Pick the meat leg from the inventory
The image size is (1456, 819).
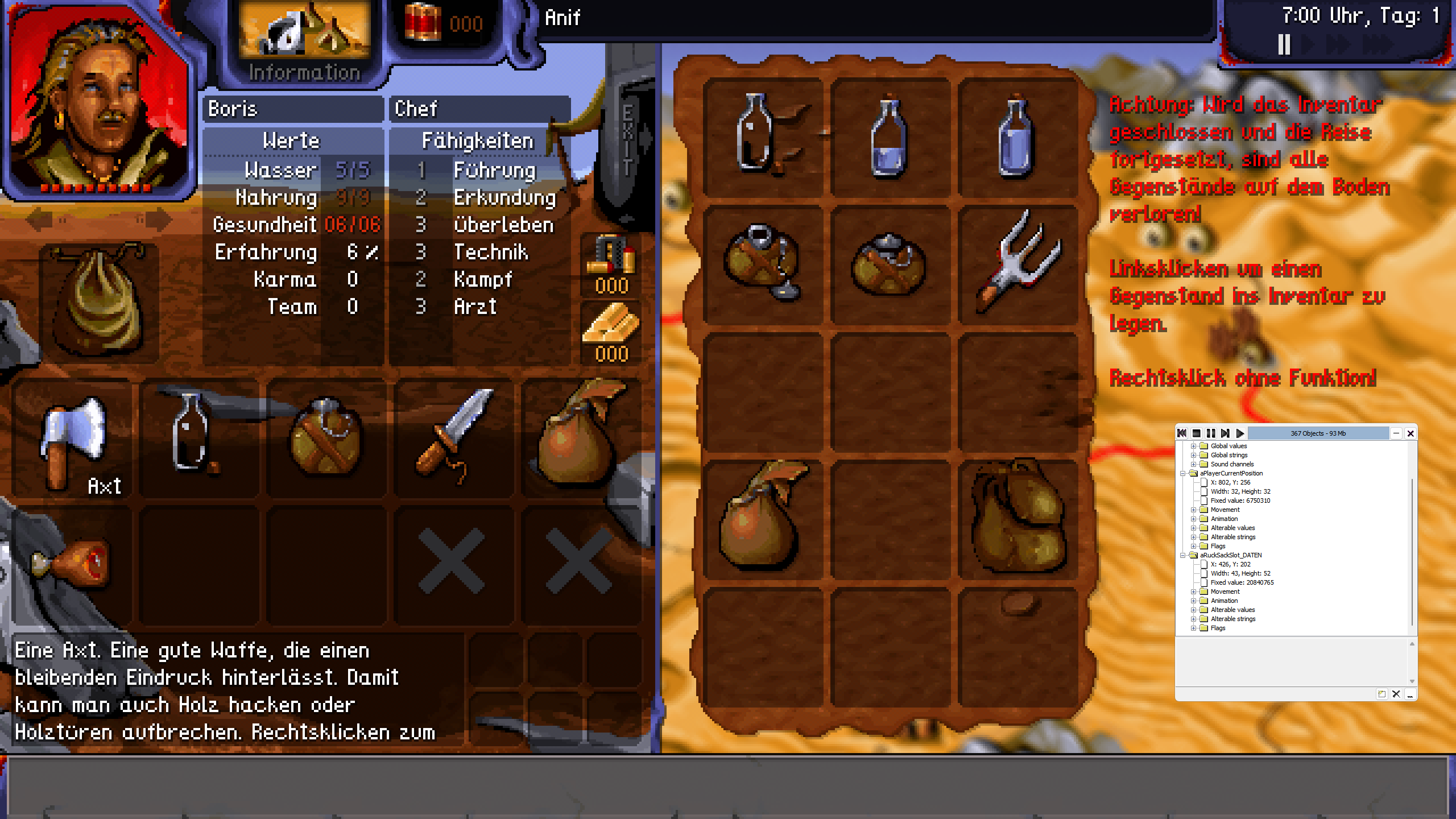point(72,560)
